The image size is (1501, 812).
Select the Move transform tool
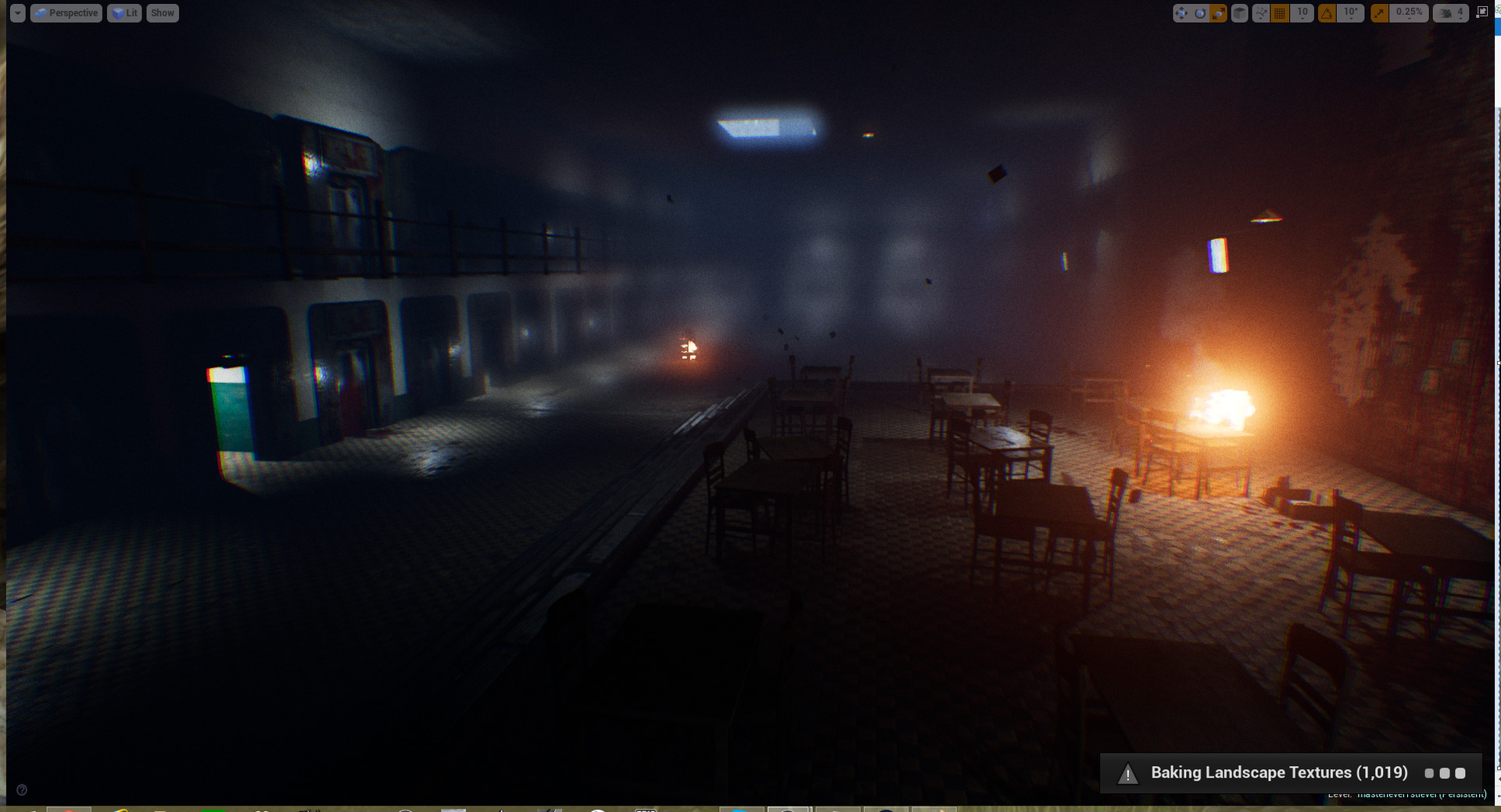point(1182,13)
